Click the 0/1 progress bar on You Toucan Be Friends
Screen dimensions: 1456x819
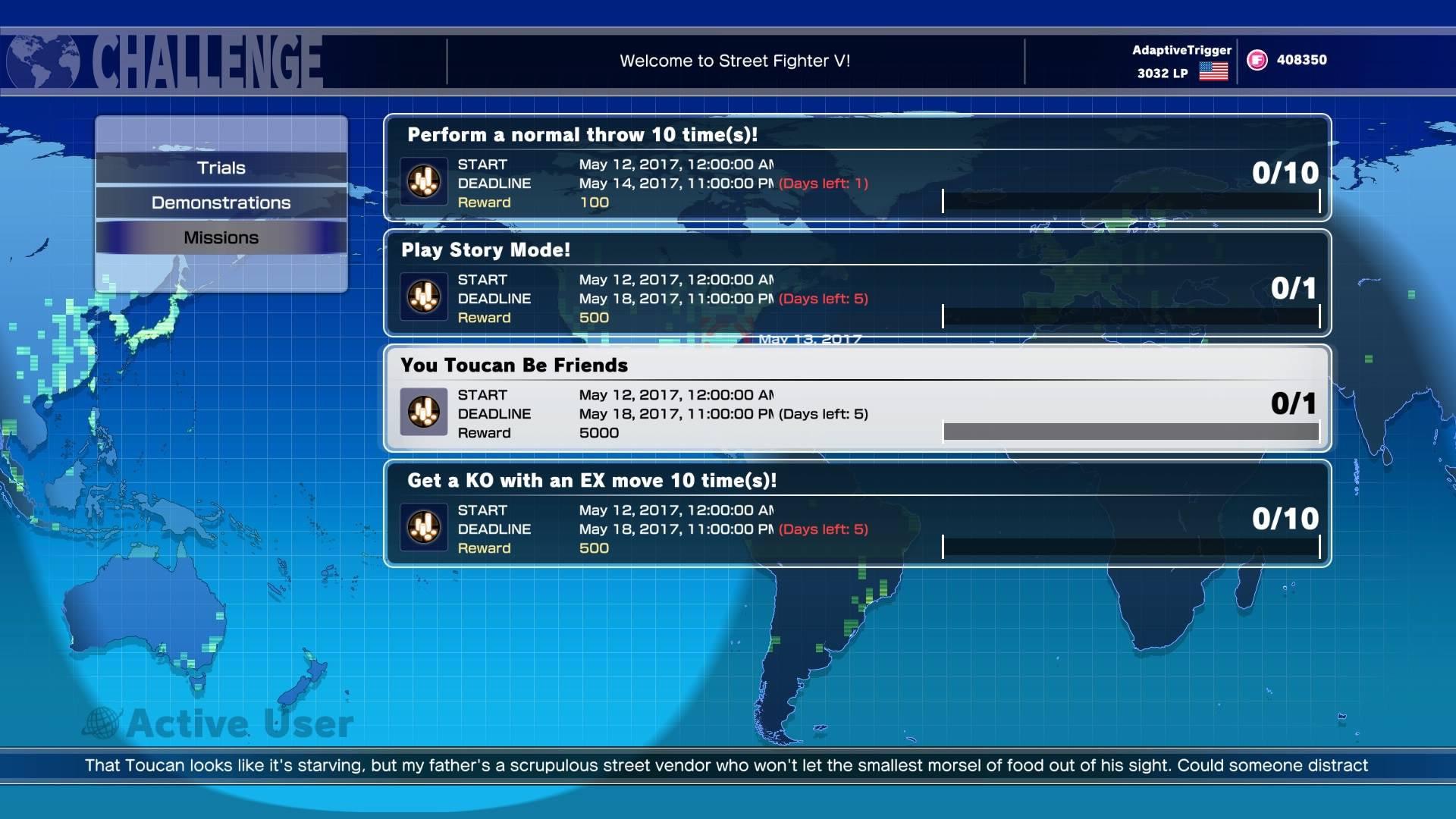pos(1131,429)
